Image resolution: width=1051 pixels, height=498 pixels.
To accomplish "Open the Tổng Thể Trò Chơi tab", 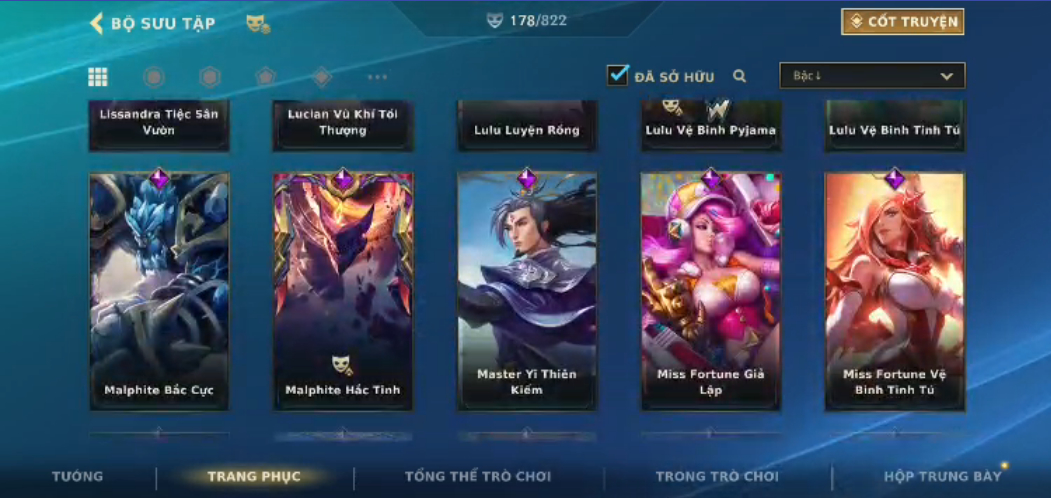I will [x=478, y=477].
